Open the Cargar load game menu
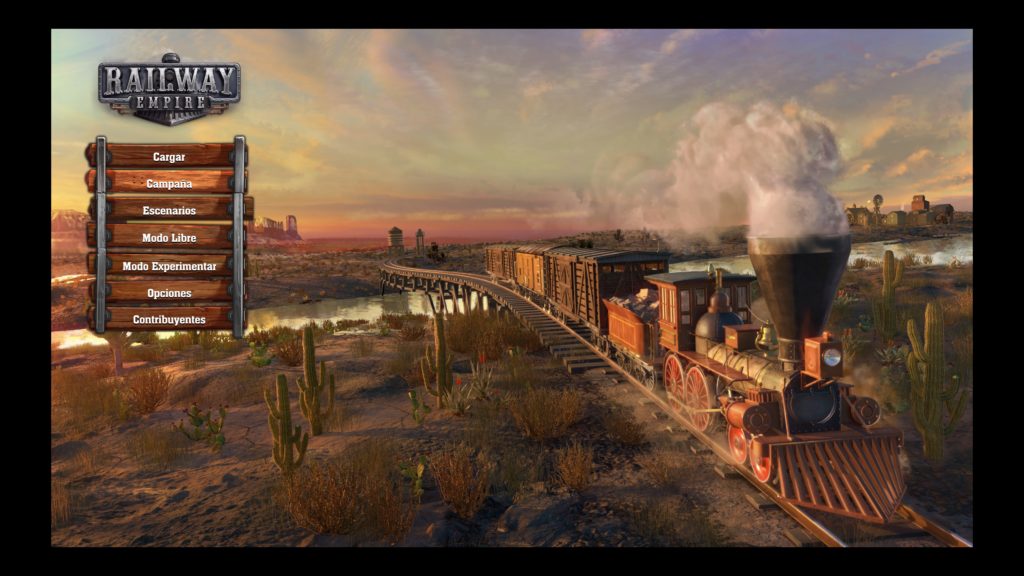This screenshot has height=576, width=1024. coord(169,157)
